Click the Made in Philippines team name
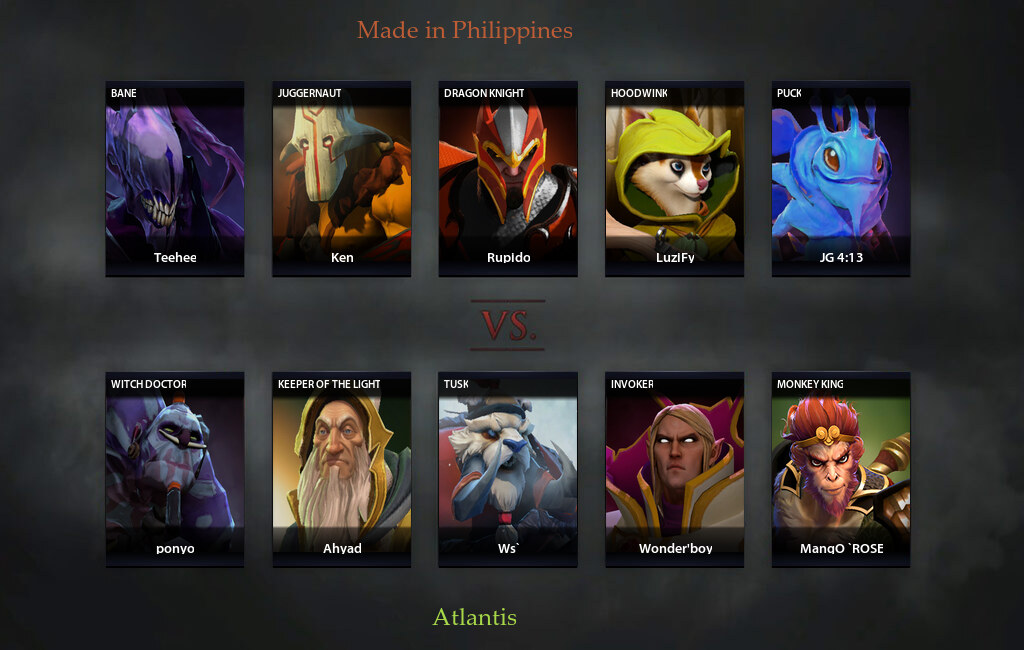1024x650 pixels. pos(465,30)
